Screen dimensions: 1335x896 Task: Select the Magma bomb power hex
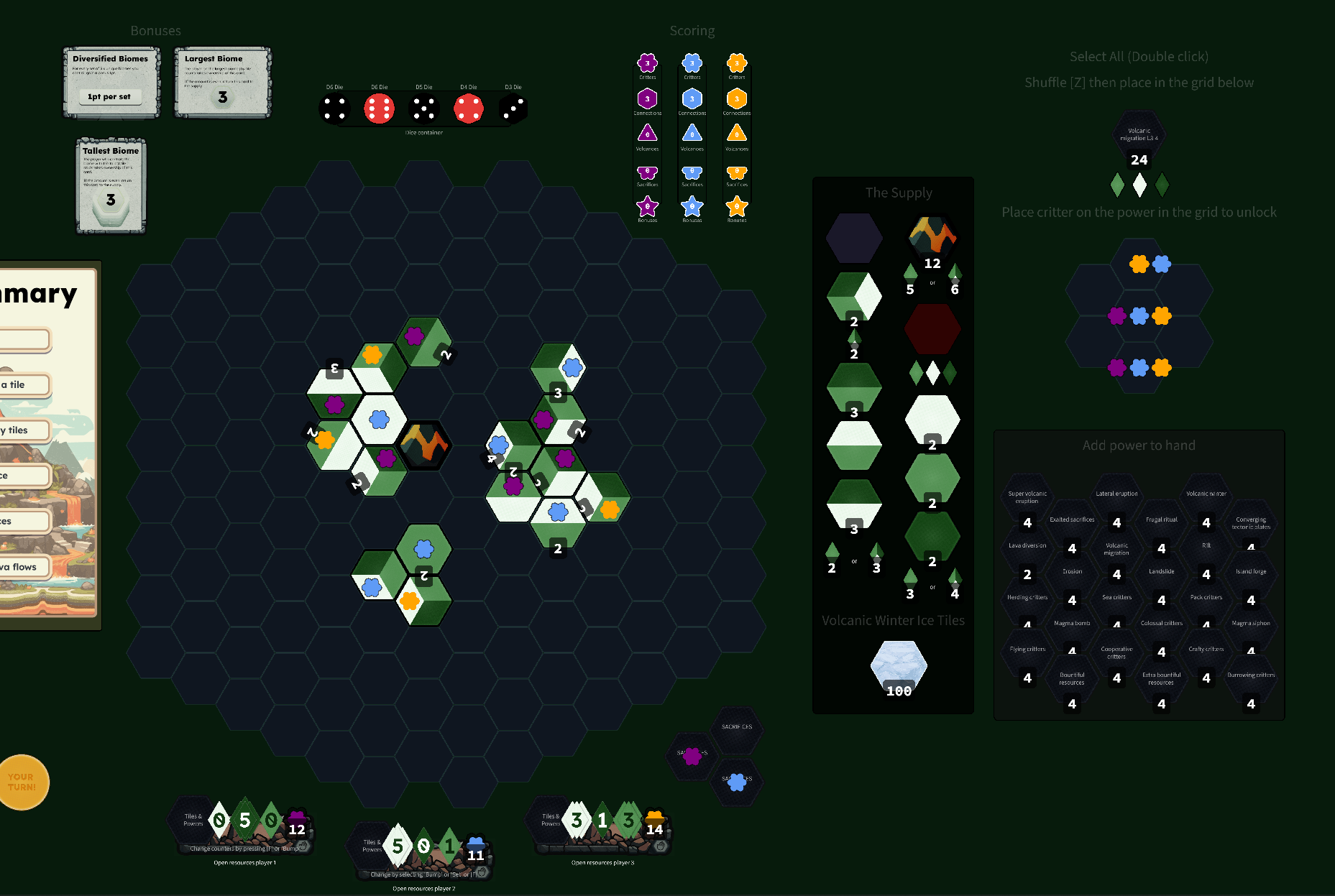(1071, 622)
